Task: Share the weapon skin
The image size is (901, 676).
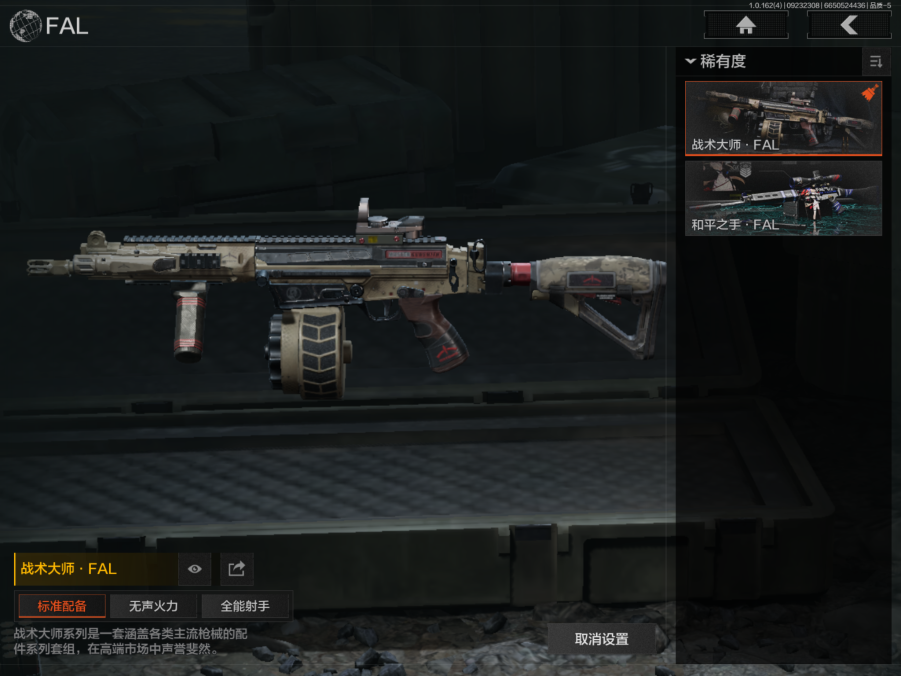Action: click(237, 569)
